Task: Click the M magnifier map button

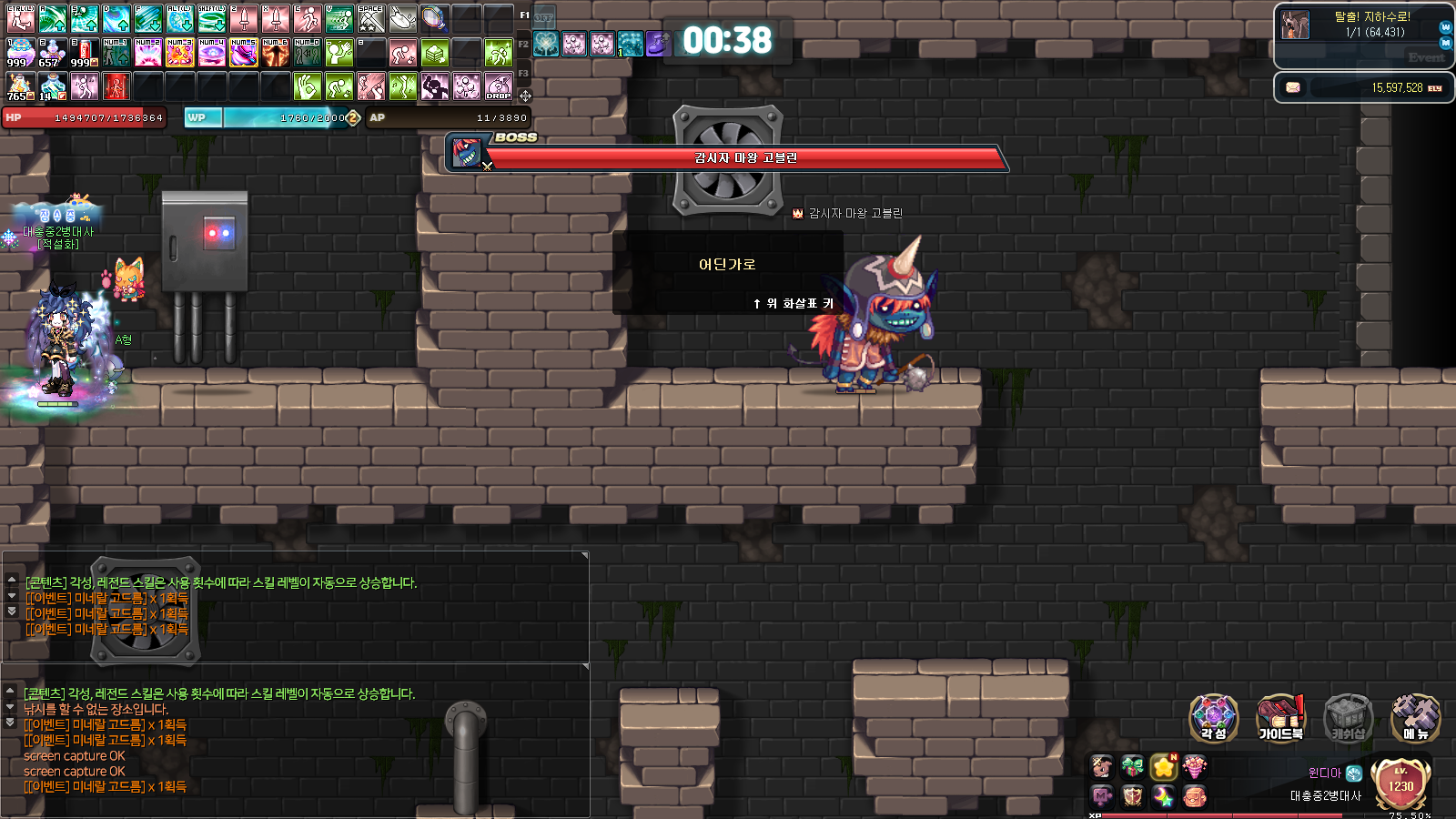Action: tap(1445, 43)
